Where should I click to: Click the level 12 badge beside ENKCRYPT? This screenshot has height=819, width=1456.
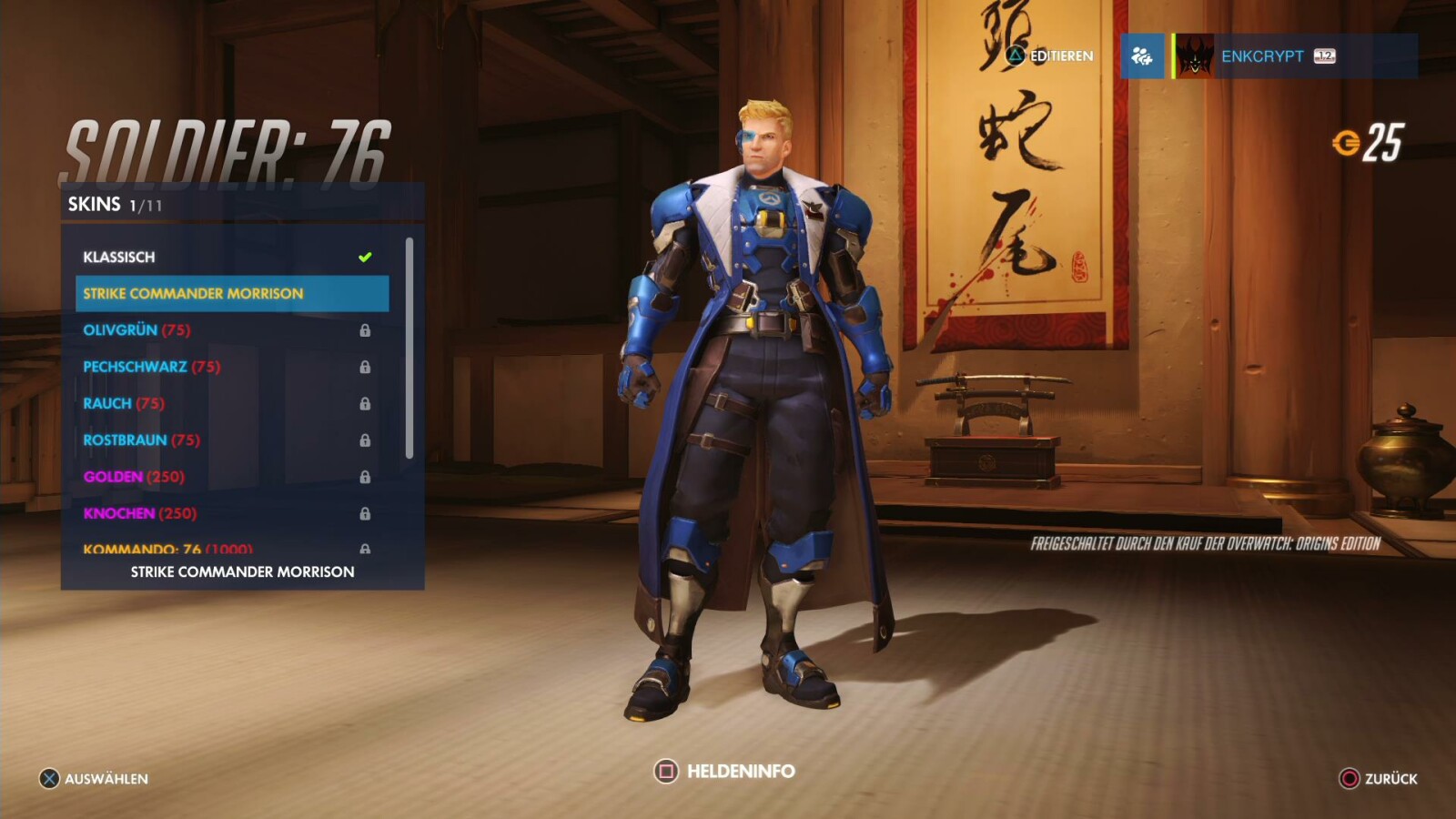pos(1324,56)
